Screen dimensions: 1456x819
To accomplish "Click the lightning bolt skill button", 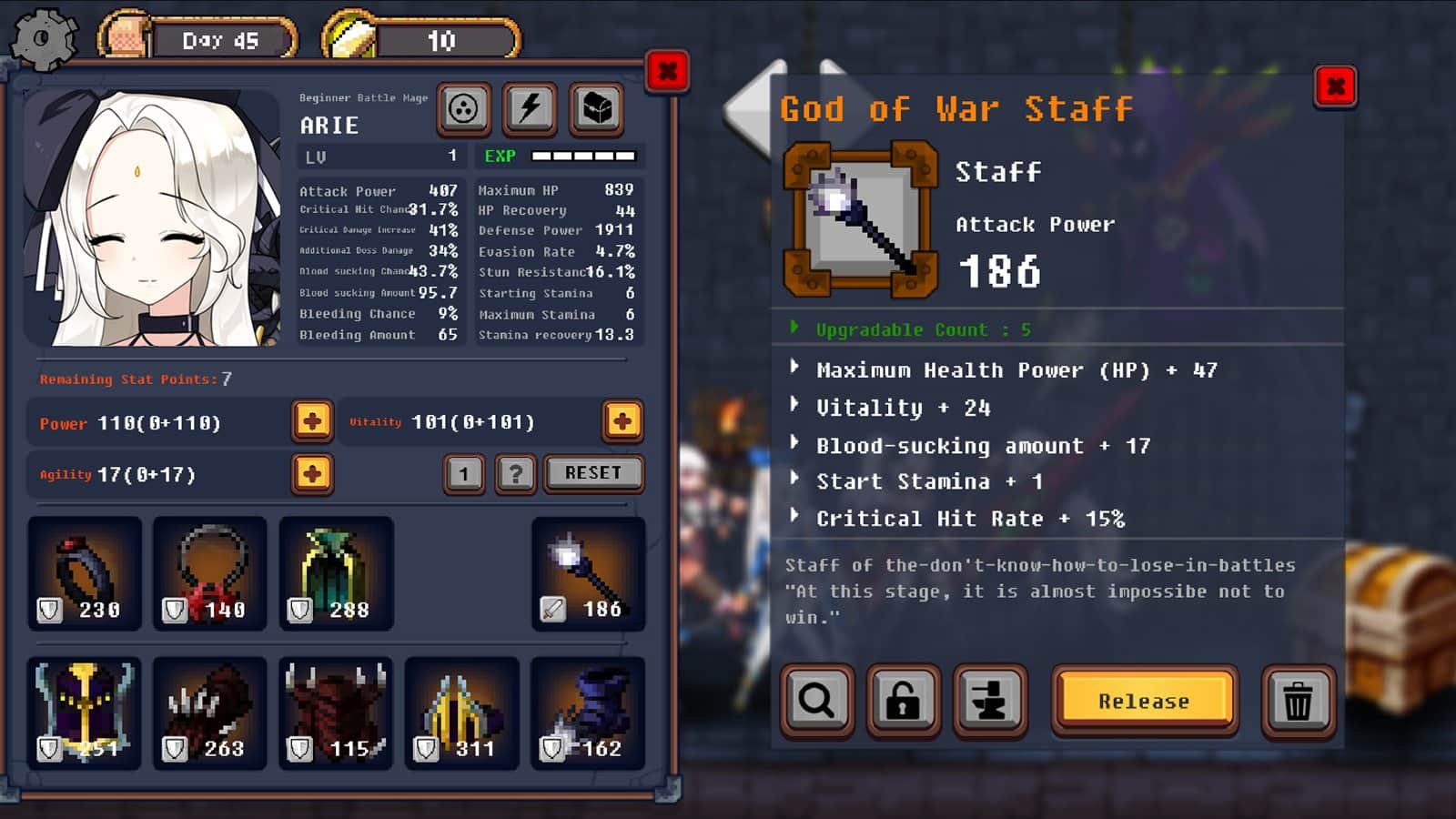I will pyautogui.click(x=530, y=109).
